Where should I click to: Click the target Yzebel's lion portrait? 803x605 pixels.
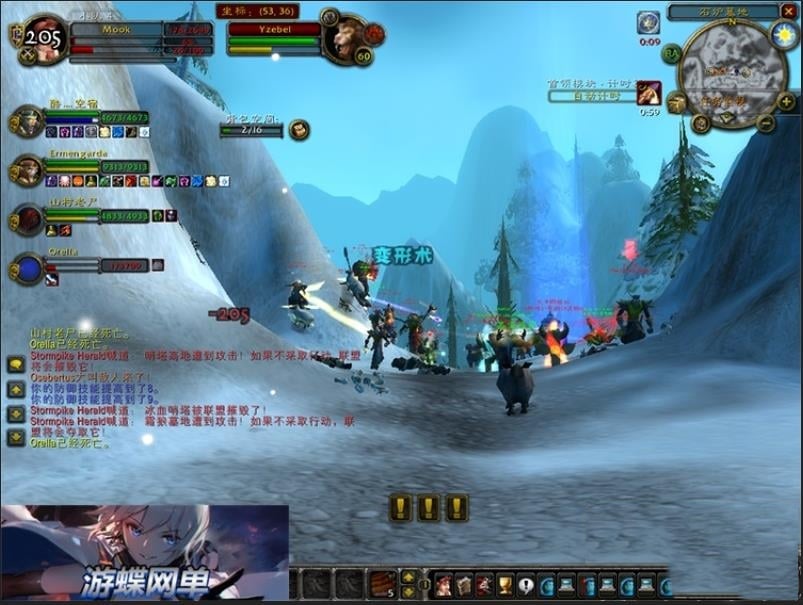tap(347, 37)
